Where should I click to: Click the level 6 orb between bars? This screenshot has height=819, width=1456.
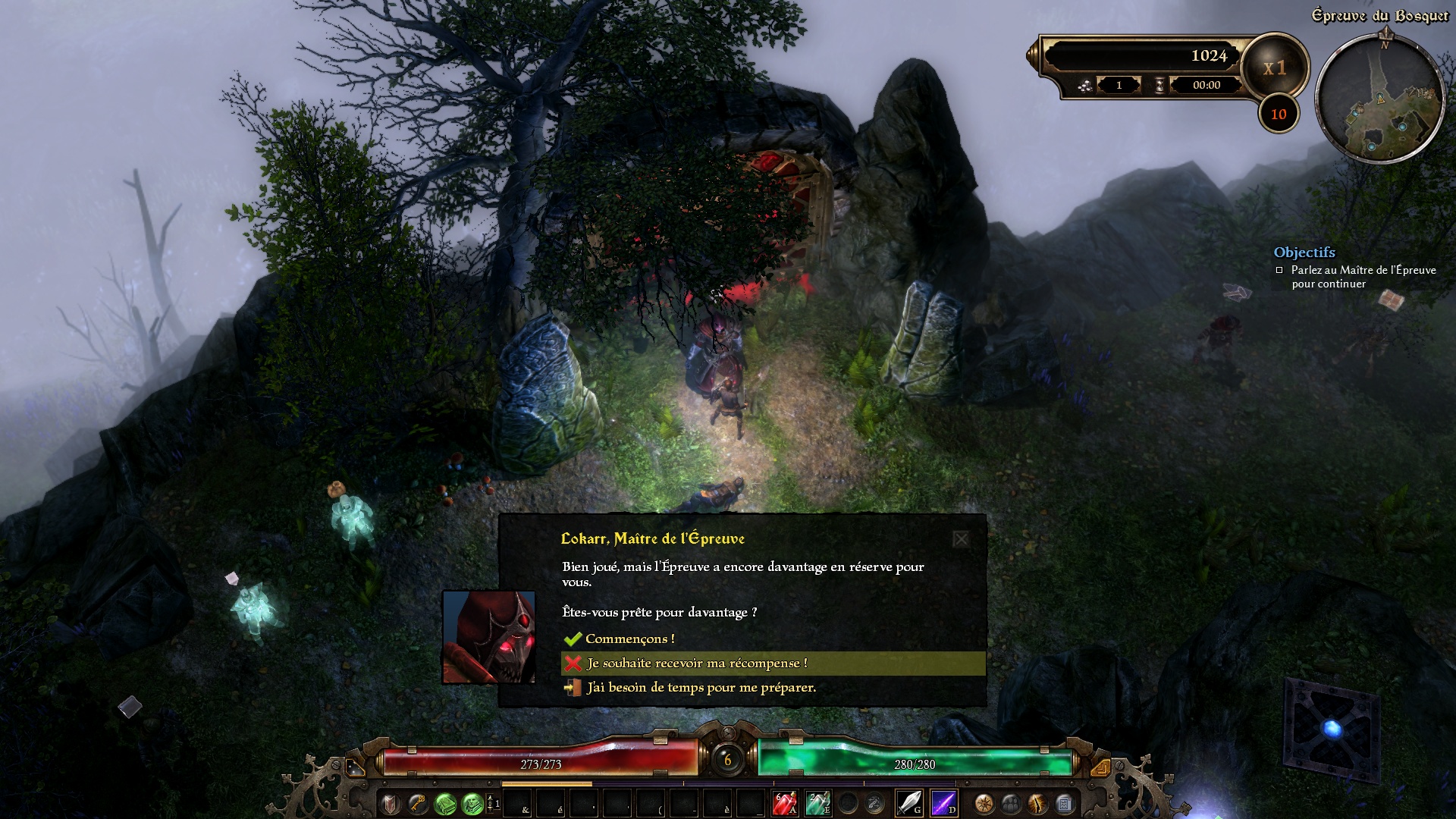coord(728,759)
